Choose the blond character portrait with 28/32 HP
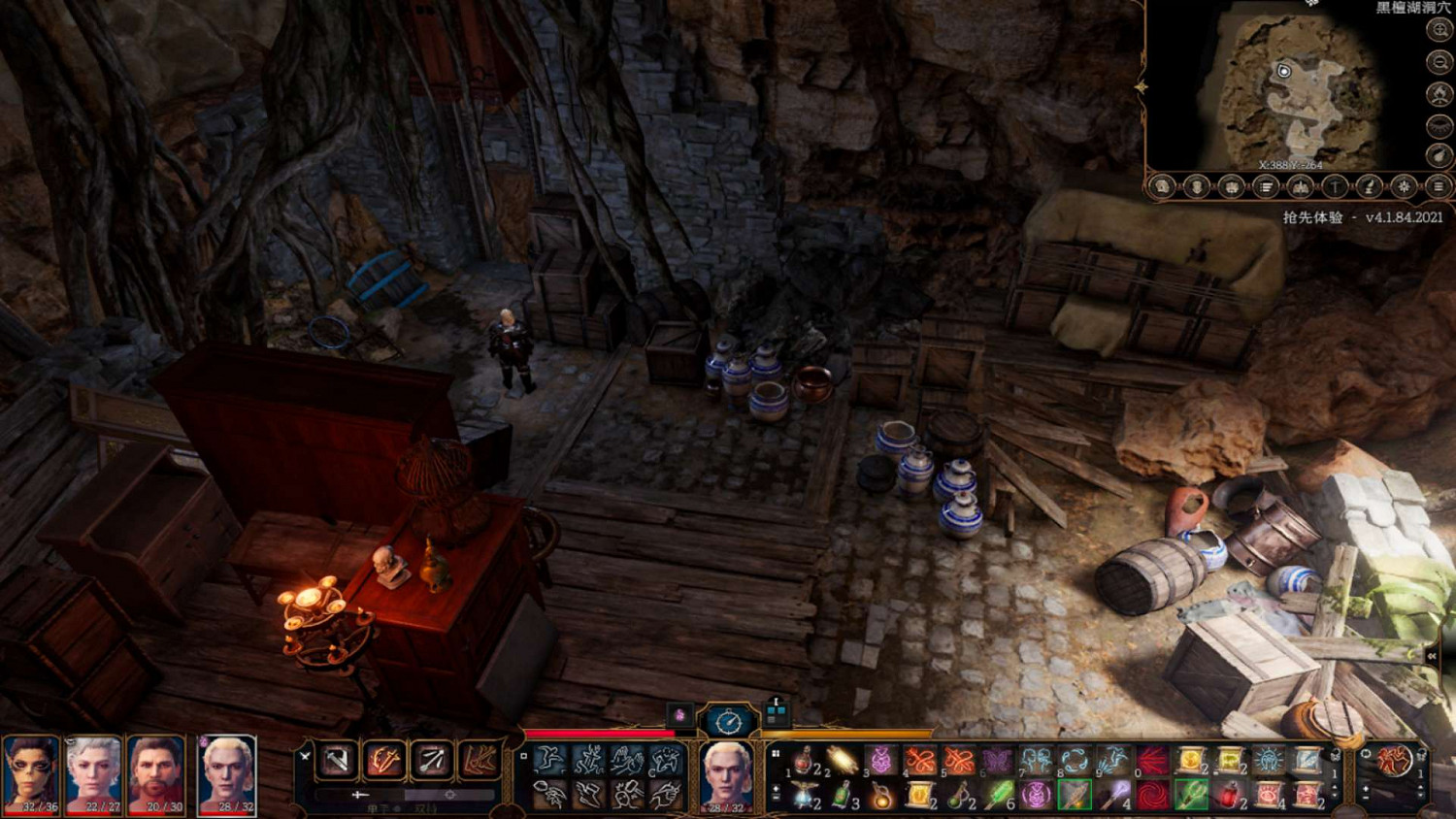Screen dimensions: 1456x819 click(x=227, y=774)
